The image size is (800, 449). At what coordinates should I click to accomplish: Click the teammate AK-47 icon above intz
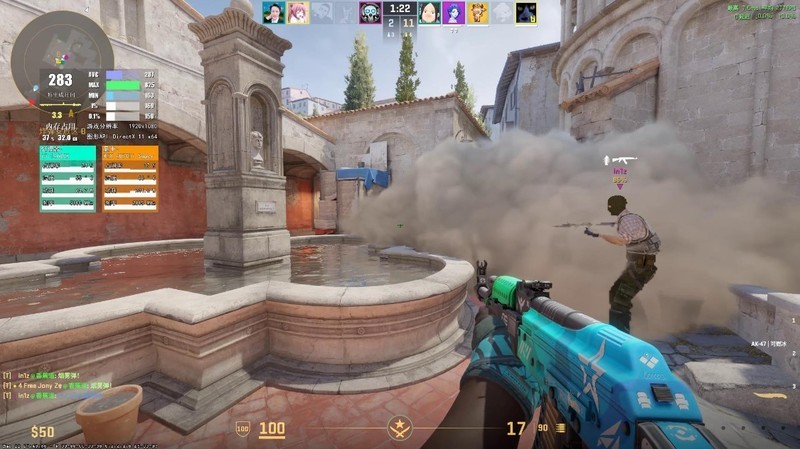(620, 159)
